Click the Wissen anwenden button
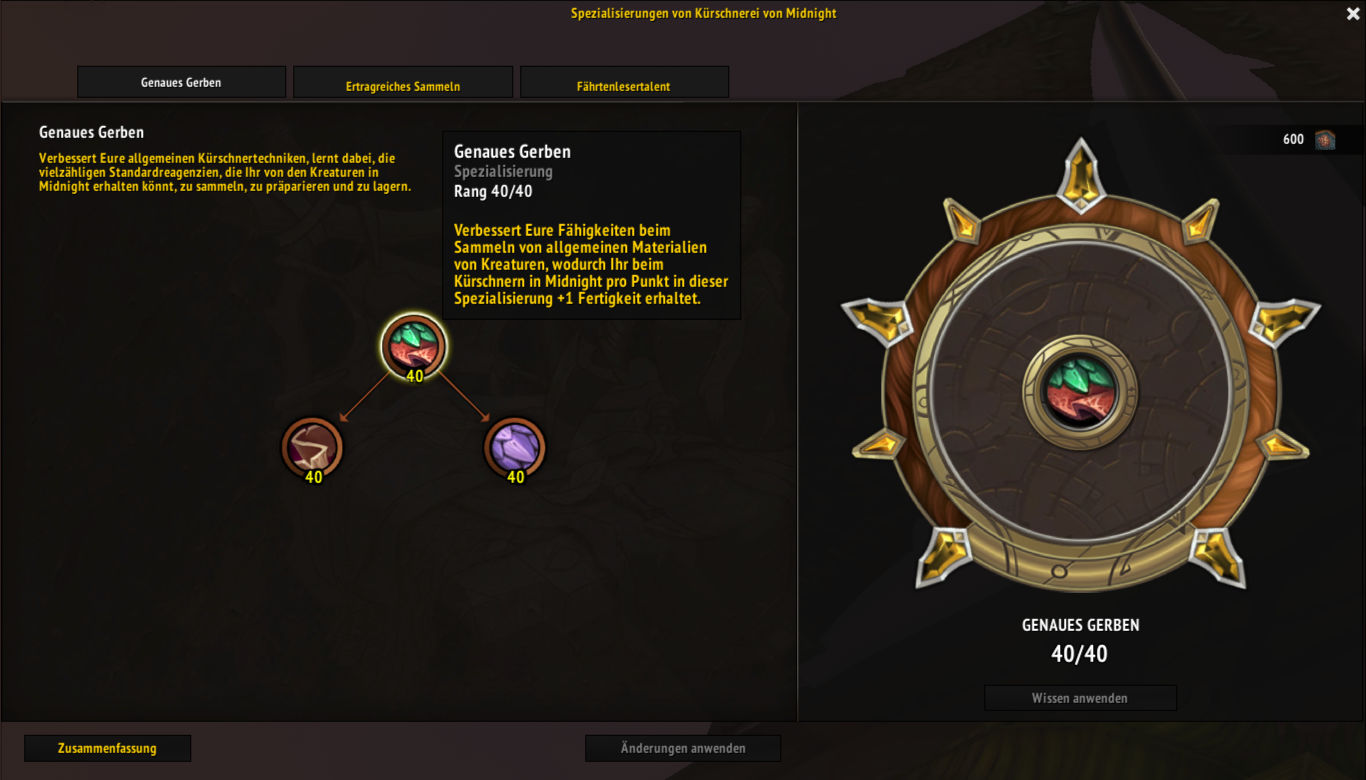The width and height of the screenshot is (1366, 780). pos(1080,698)
